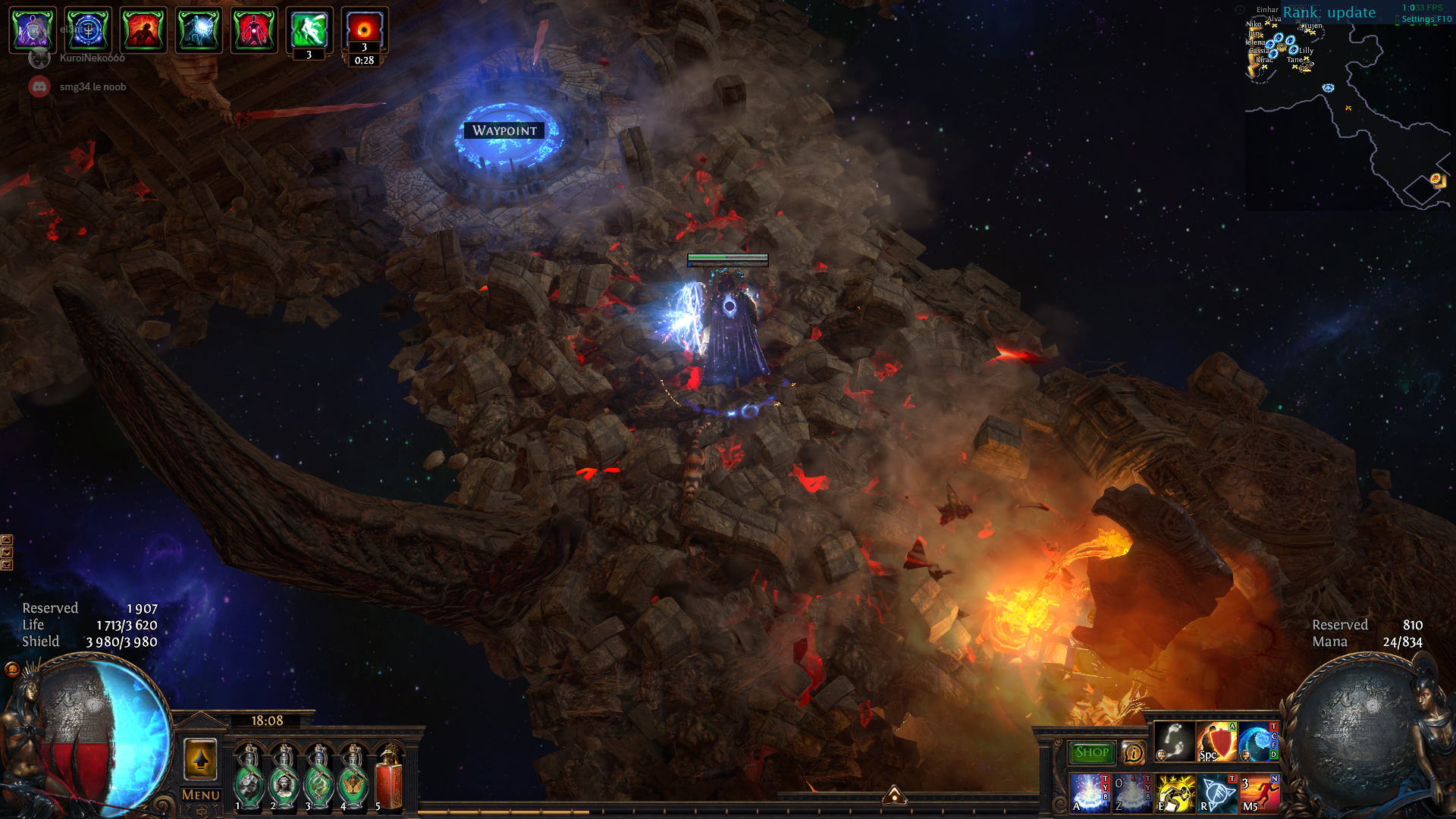1456x819 pixels.
Task: Click the golden level-up arrow button
Action: [200, 759]
